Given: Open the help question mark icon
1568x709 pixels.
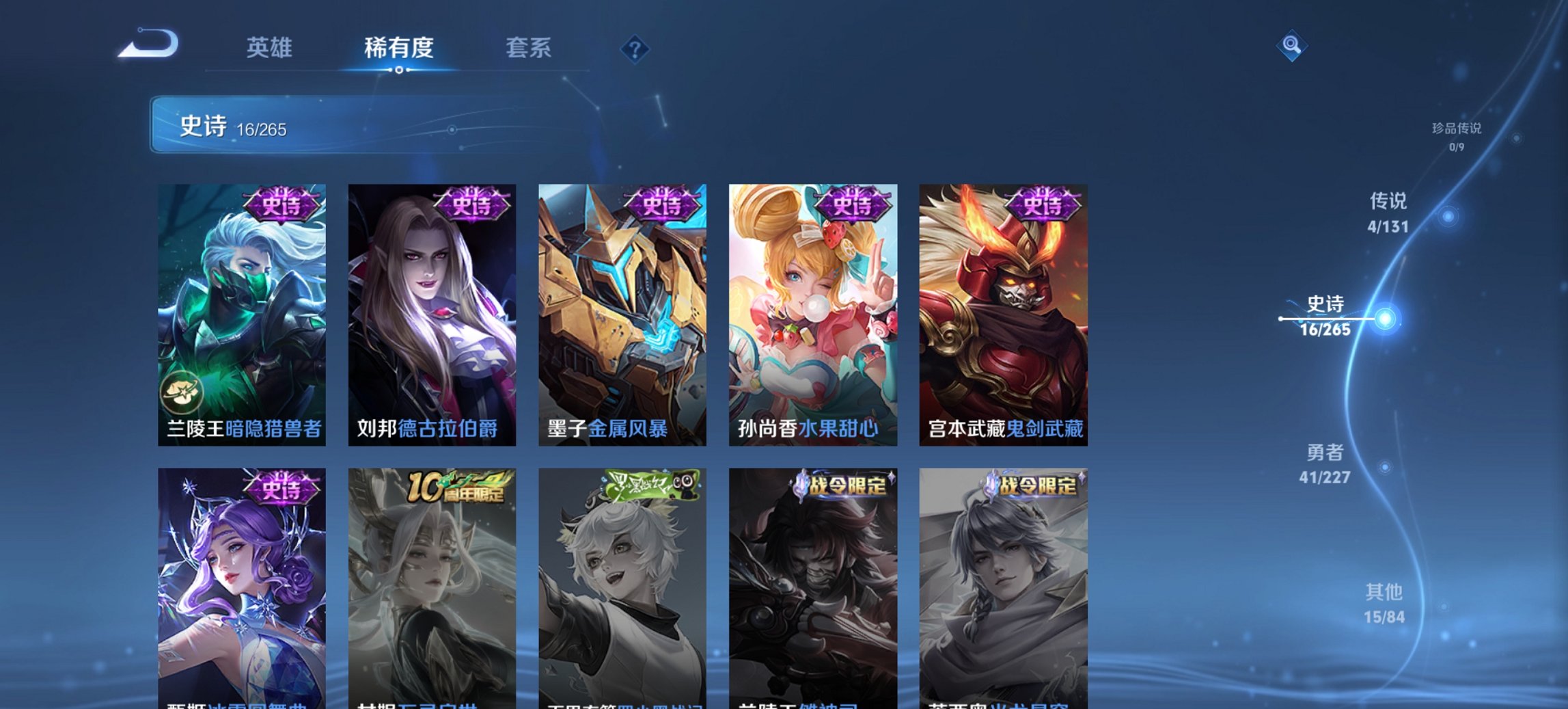Looking at the screenshot, I should pyautogui.click(x=635, y=49).
